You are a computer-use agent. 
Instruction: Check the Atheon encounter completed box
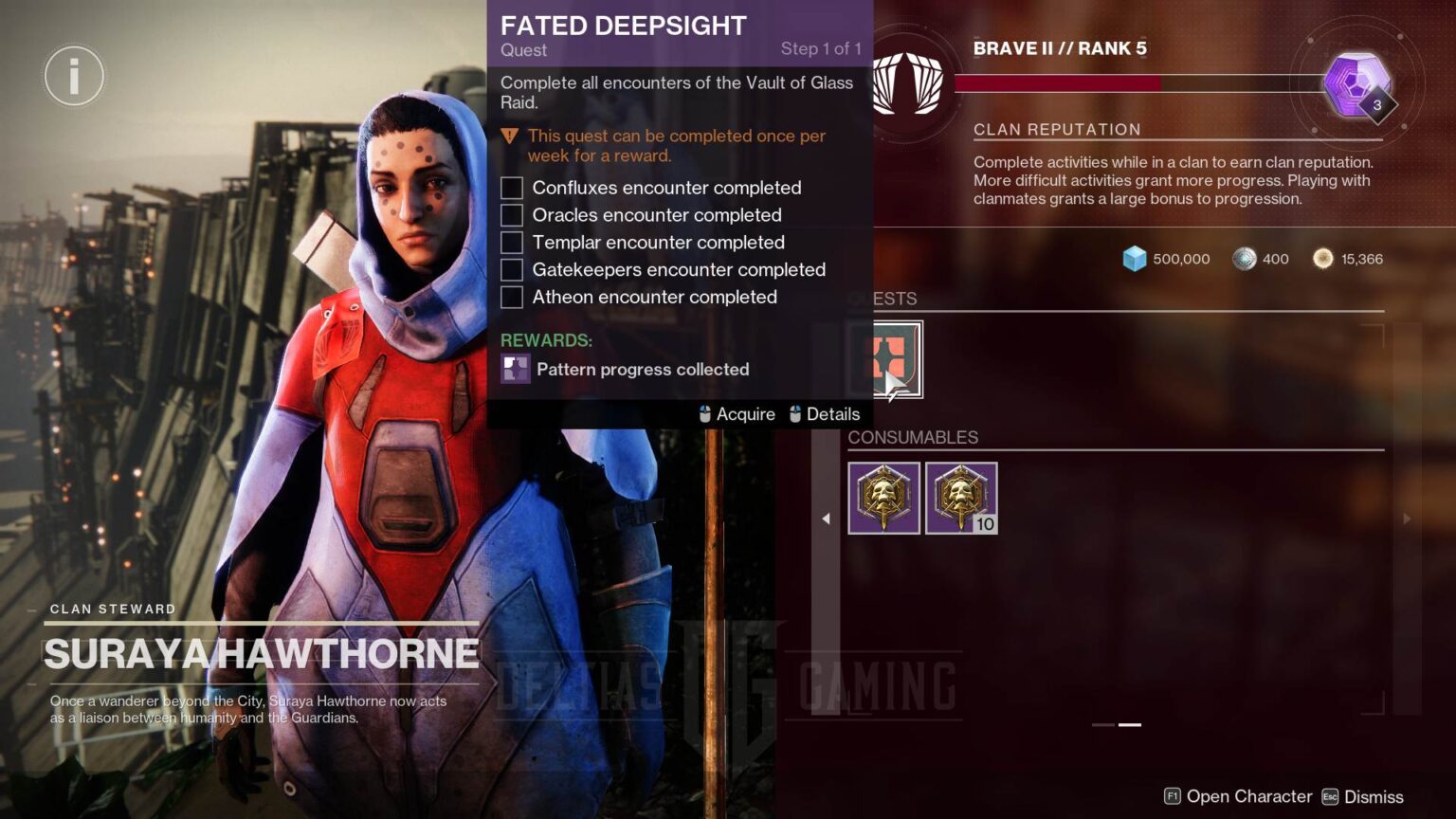pos(511,297)
